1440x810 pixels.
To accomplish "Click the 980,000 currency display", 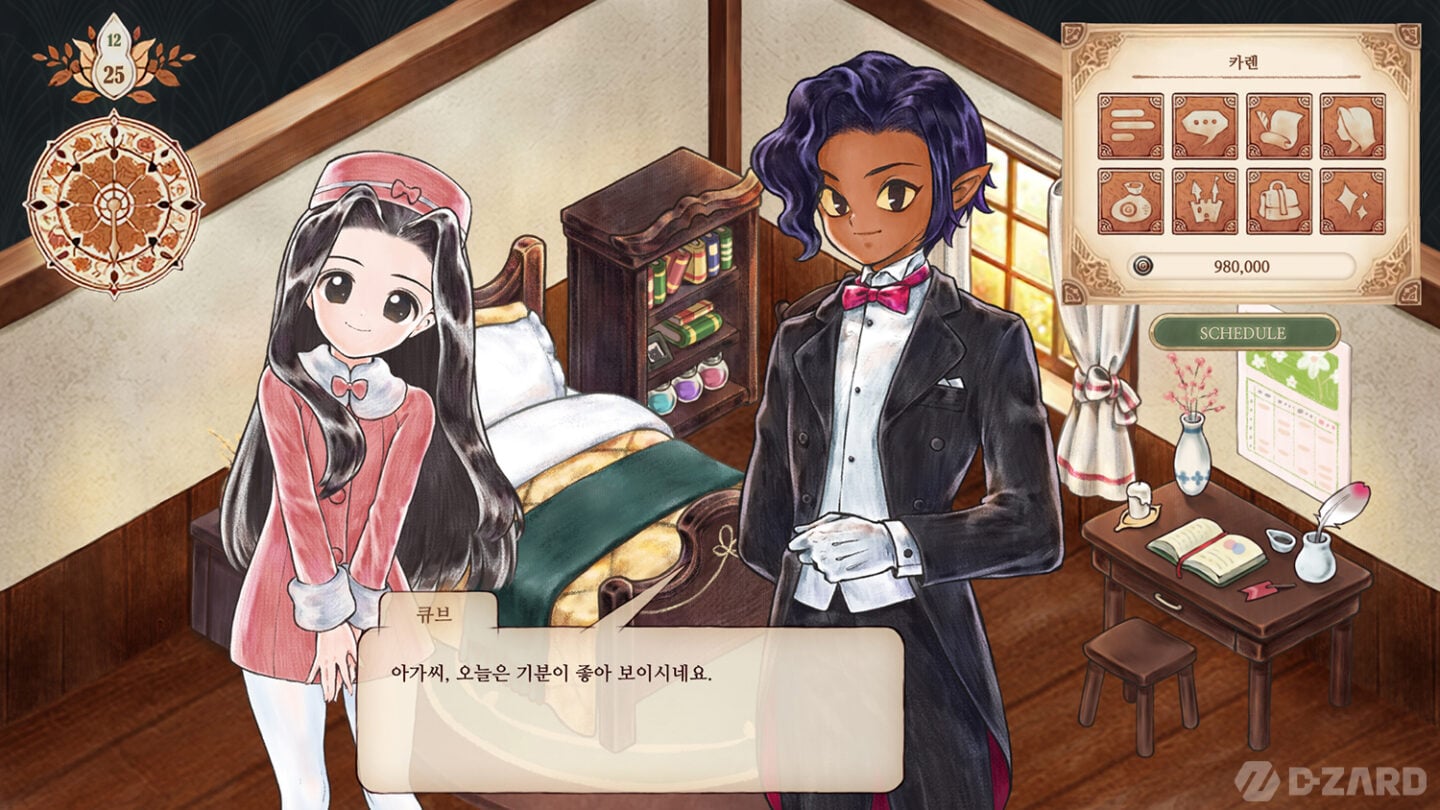I will pos(1240,265).
